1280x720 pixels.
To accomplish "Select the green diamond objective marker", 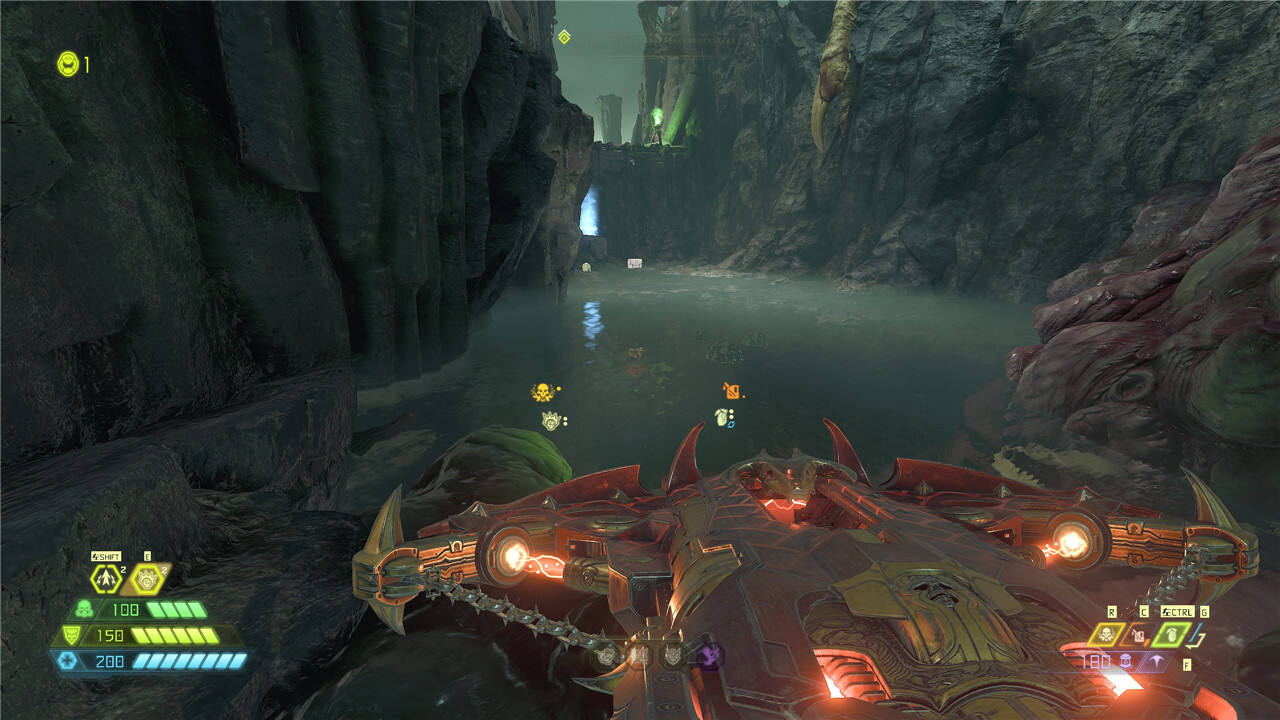I will [564, 37].
